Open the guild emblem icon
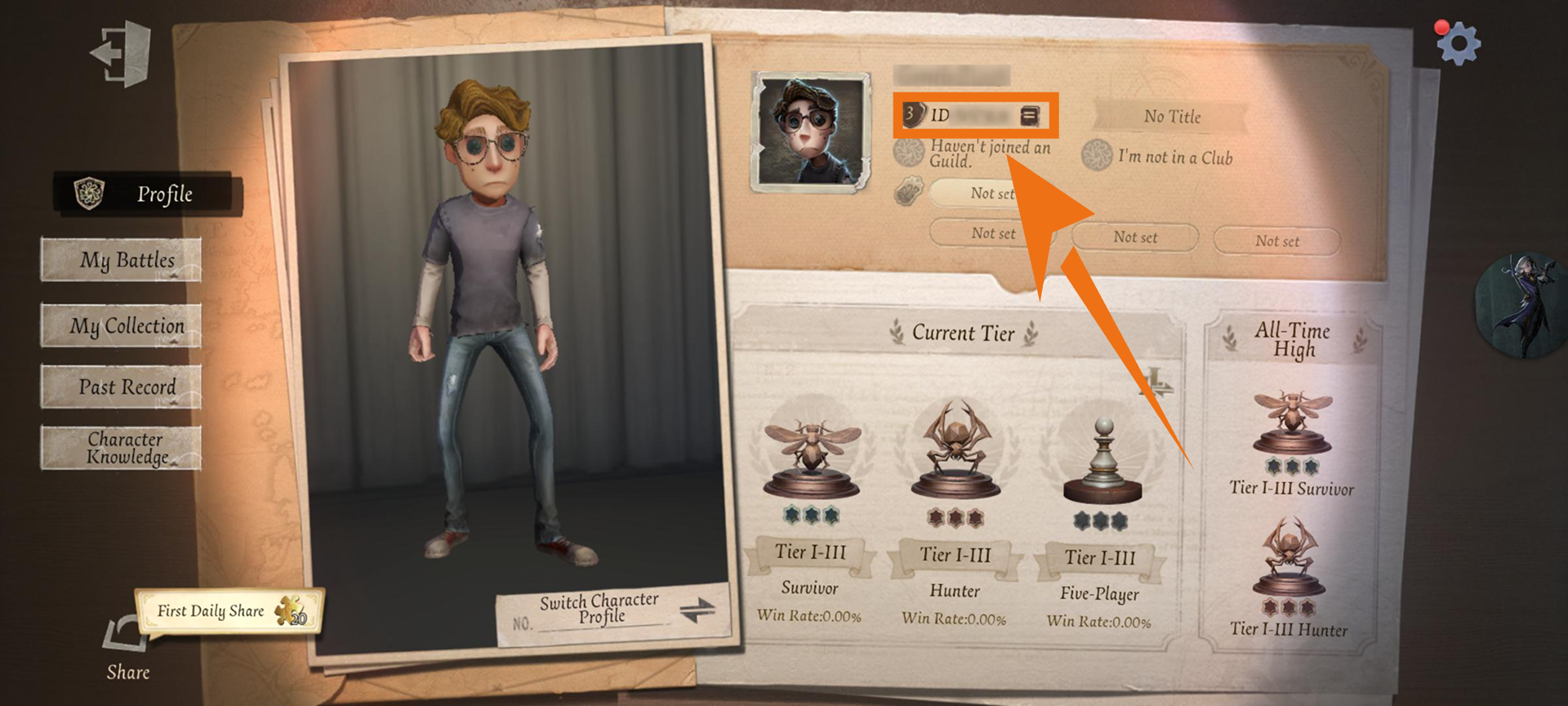Viewport: 1568px width, 706px height. [909, 154]
